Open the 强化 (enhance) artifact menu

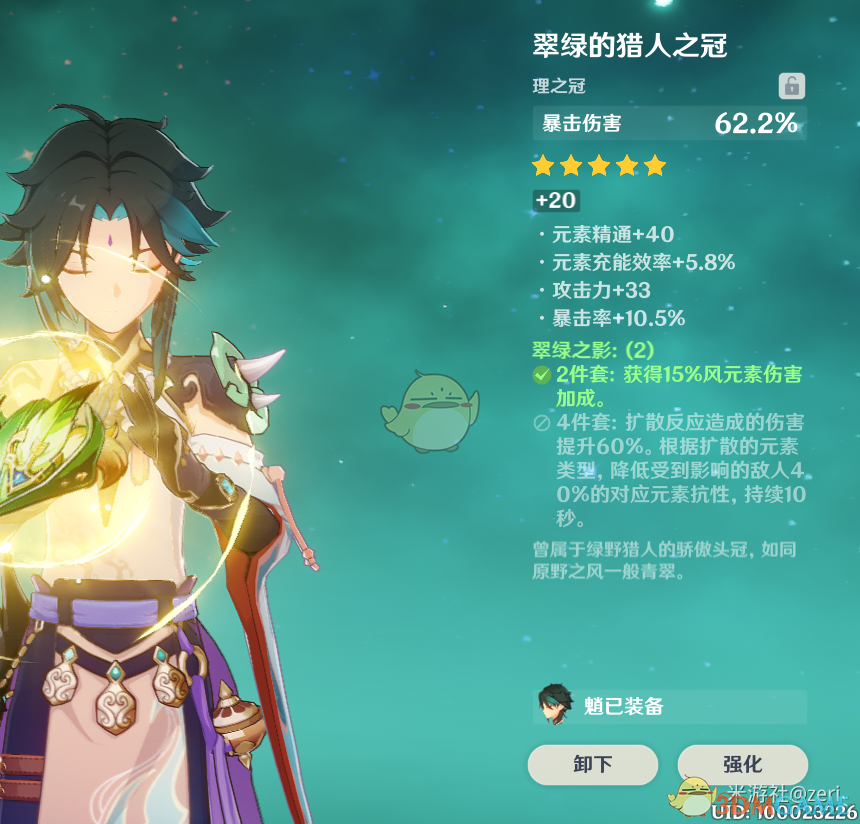pyautogui.click(x=742, y=765)
